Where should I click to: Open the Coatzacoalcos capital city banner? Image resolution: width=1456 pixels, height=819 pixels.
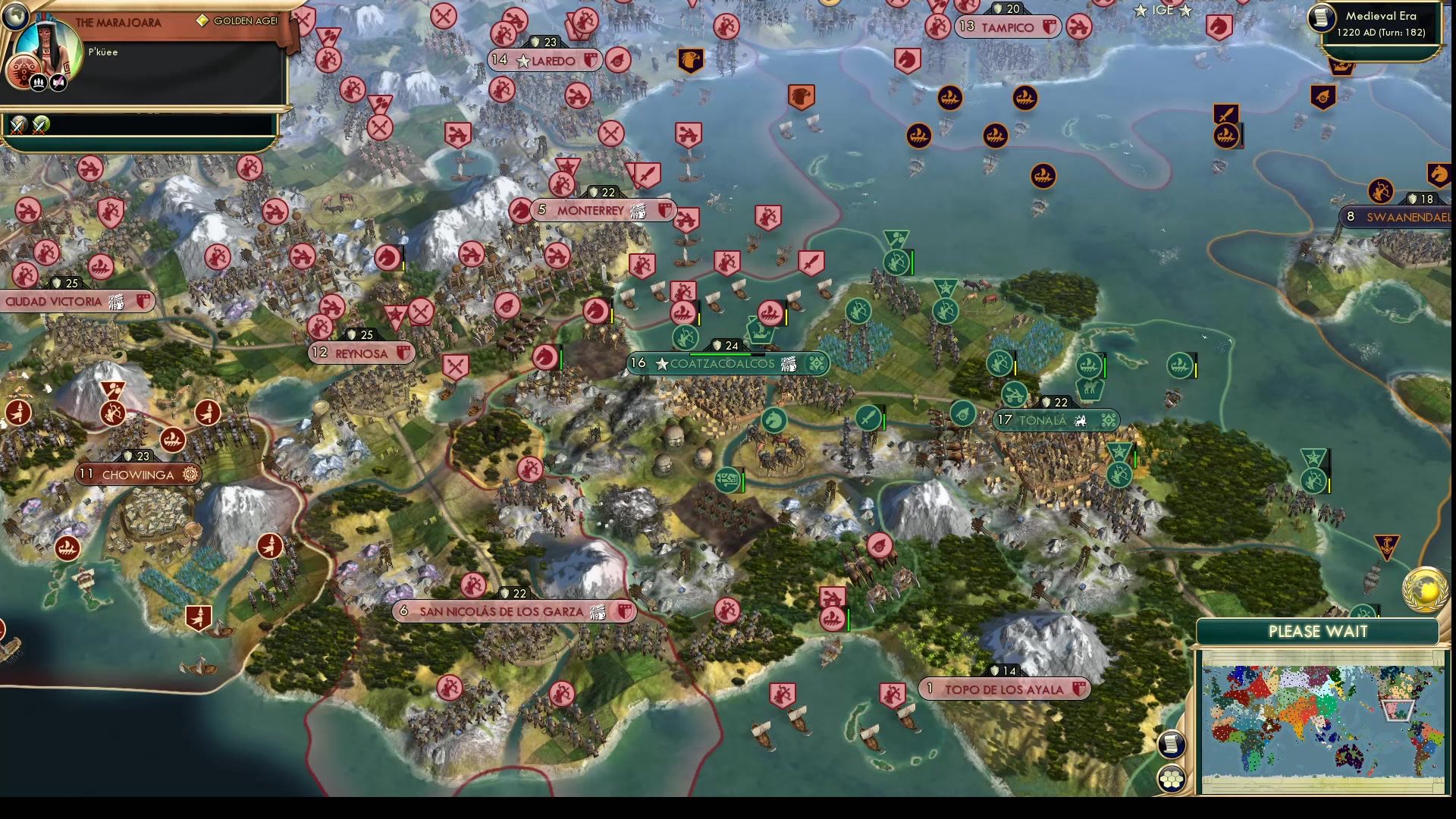(720, 363)
